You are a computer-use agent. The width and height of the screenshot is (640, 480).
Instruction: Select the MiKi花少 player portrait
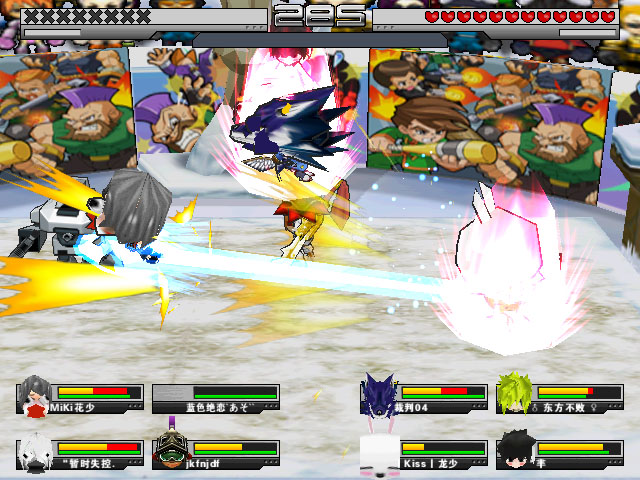pyautogui.click(x=36, y=395)
